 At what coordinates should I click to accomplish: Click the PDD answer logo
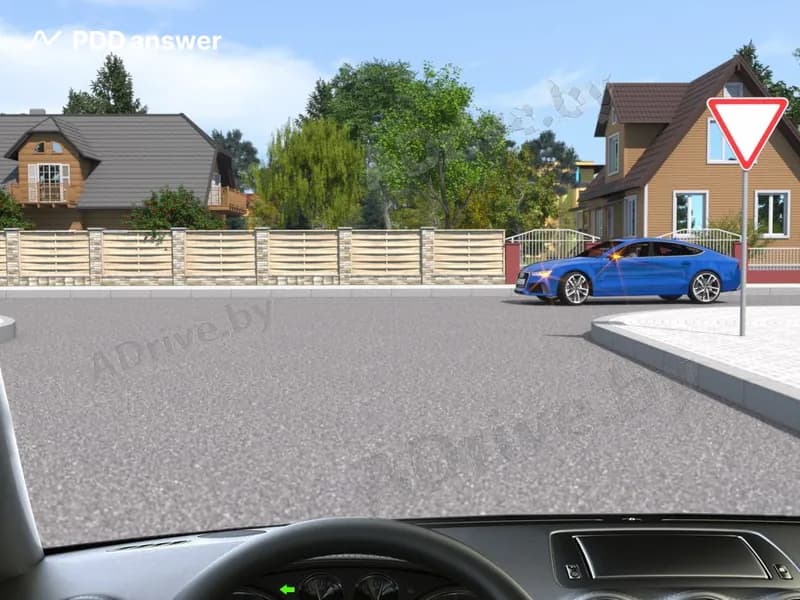point(125,41)
